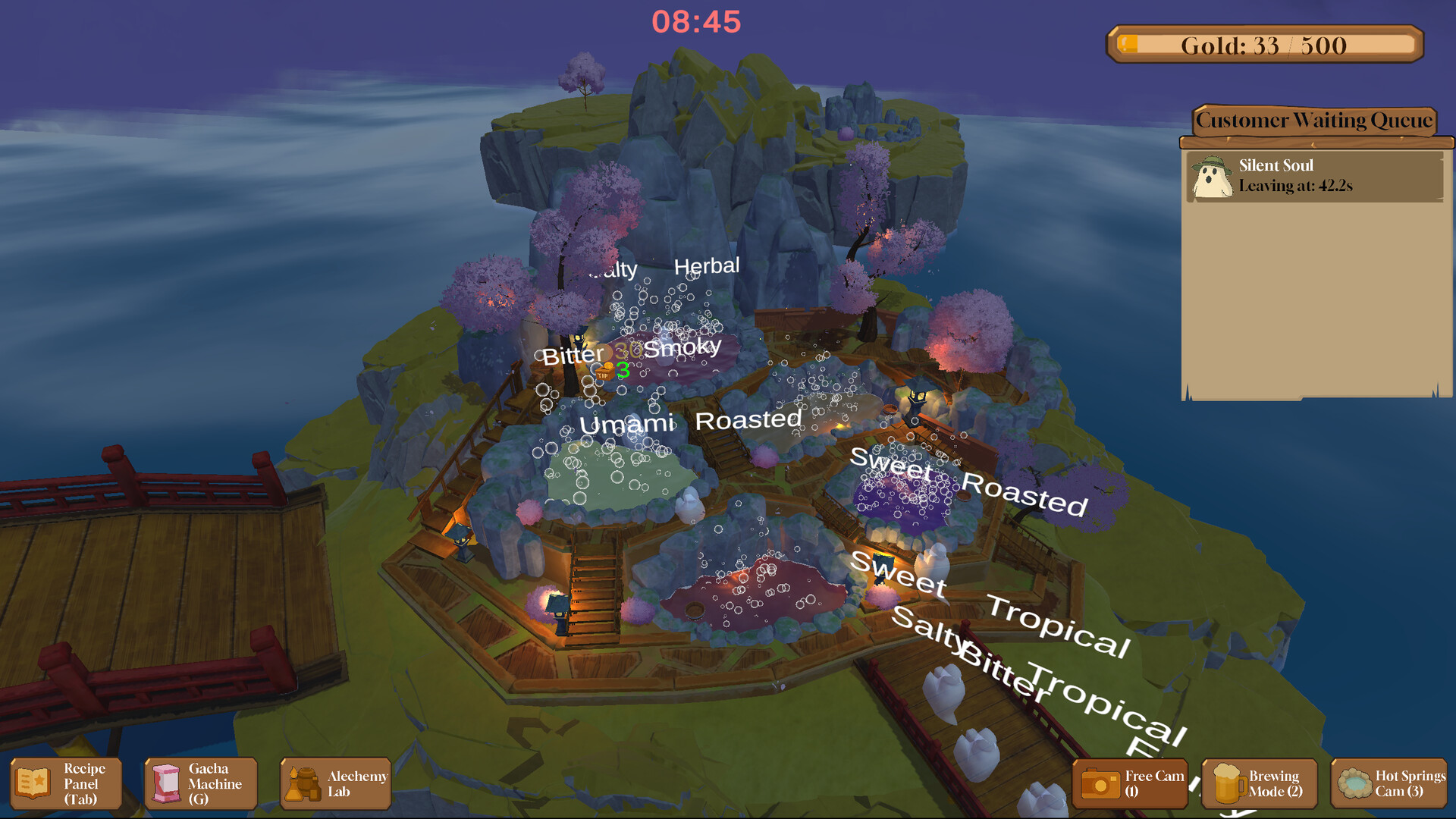Select the Herbal hot spring label
The image size is (1456, 819).
(707, 265)
